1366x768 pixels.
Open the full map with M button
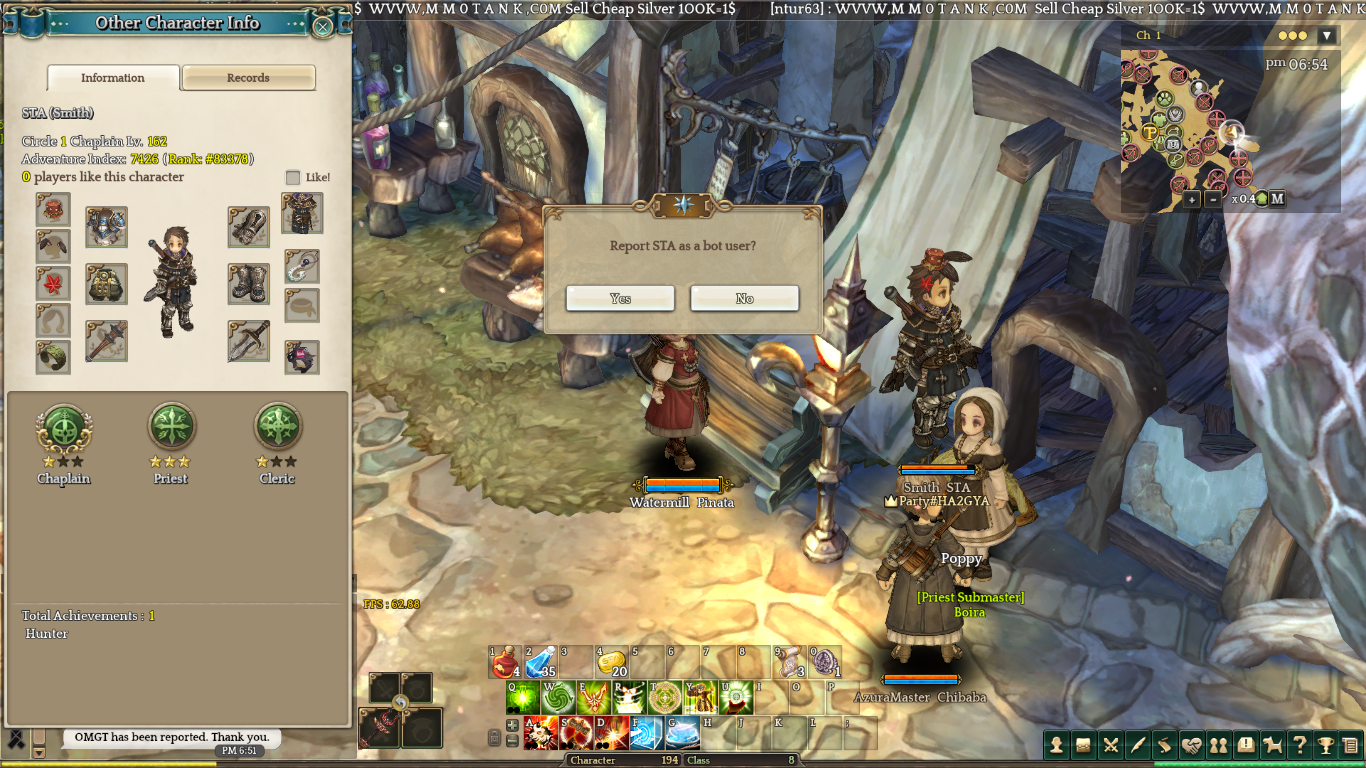1277,199
